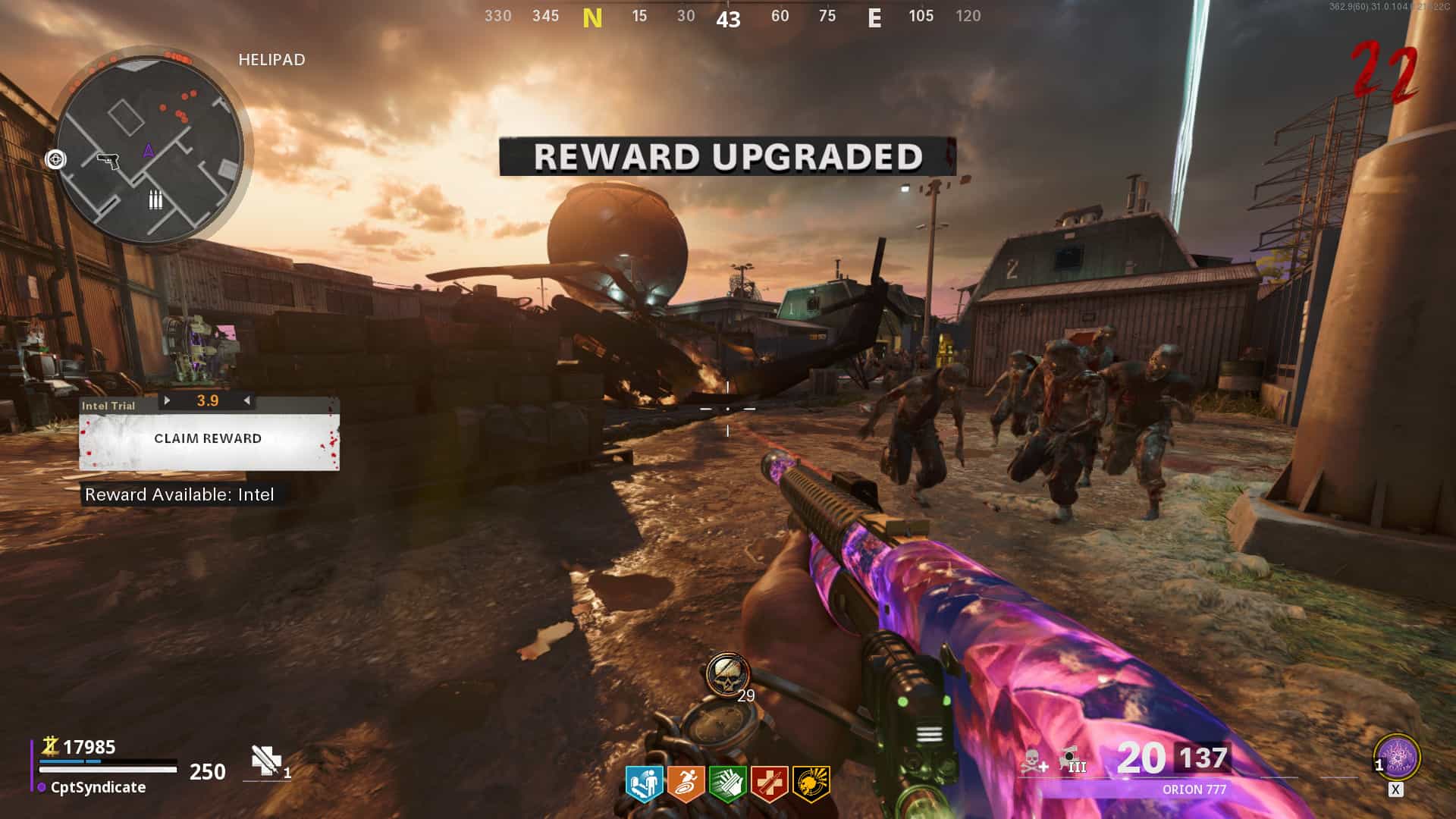Select the blue Quick Revive perk icon

644,784
